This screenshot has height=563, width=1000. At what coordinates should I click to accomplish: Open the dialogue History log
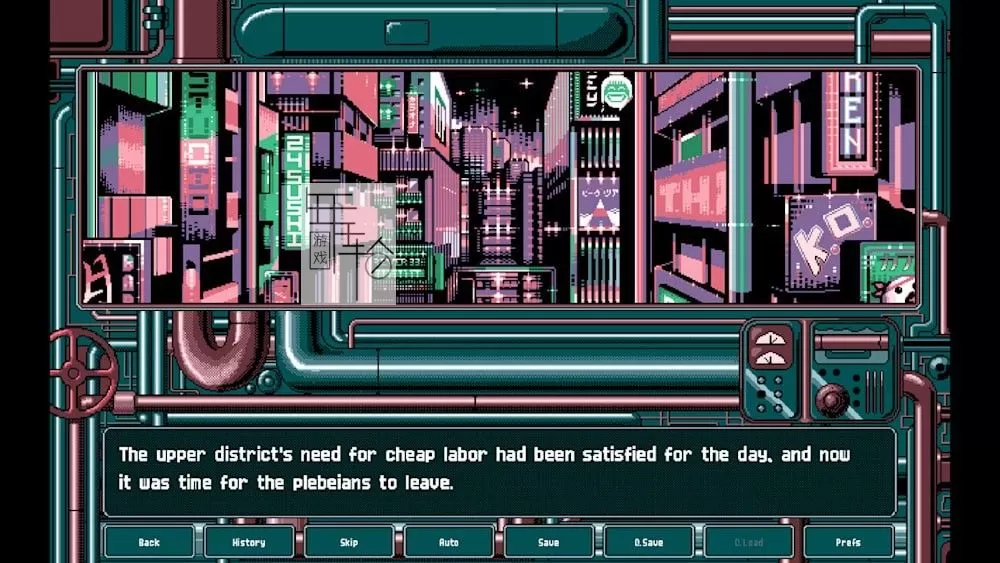tap(249, 542)
